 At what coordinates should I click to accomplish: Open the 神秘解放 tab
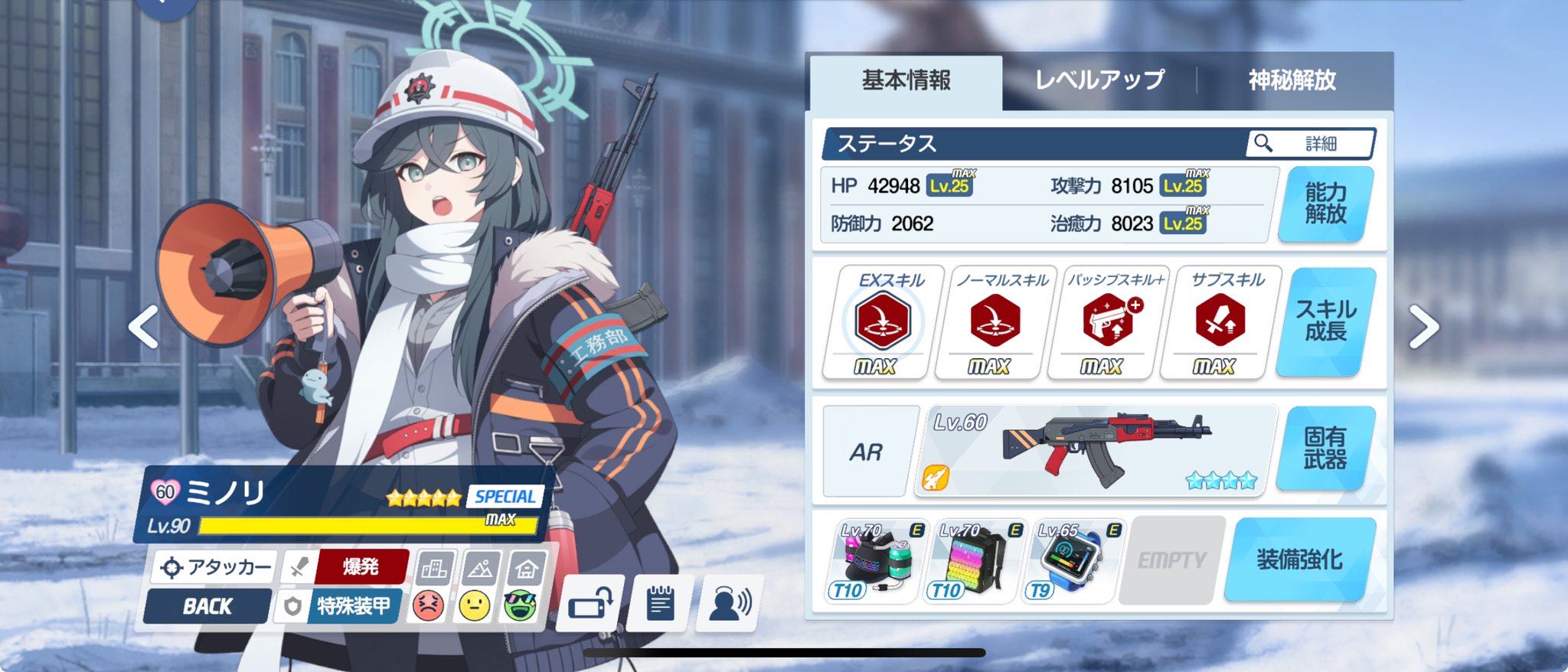tap(1292, 80)
